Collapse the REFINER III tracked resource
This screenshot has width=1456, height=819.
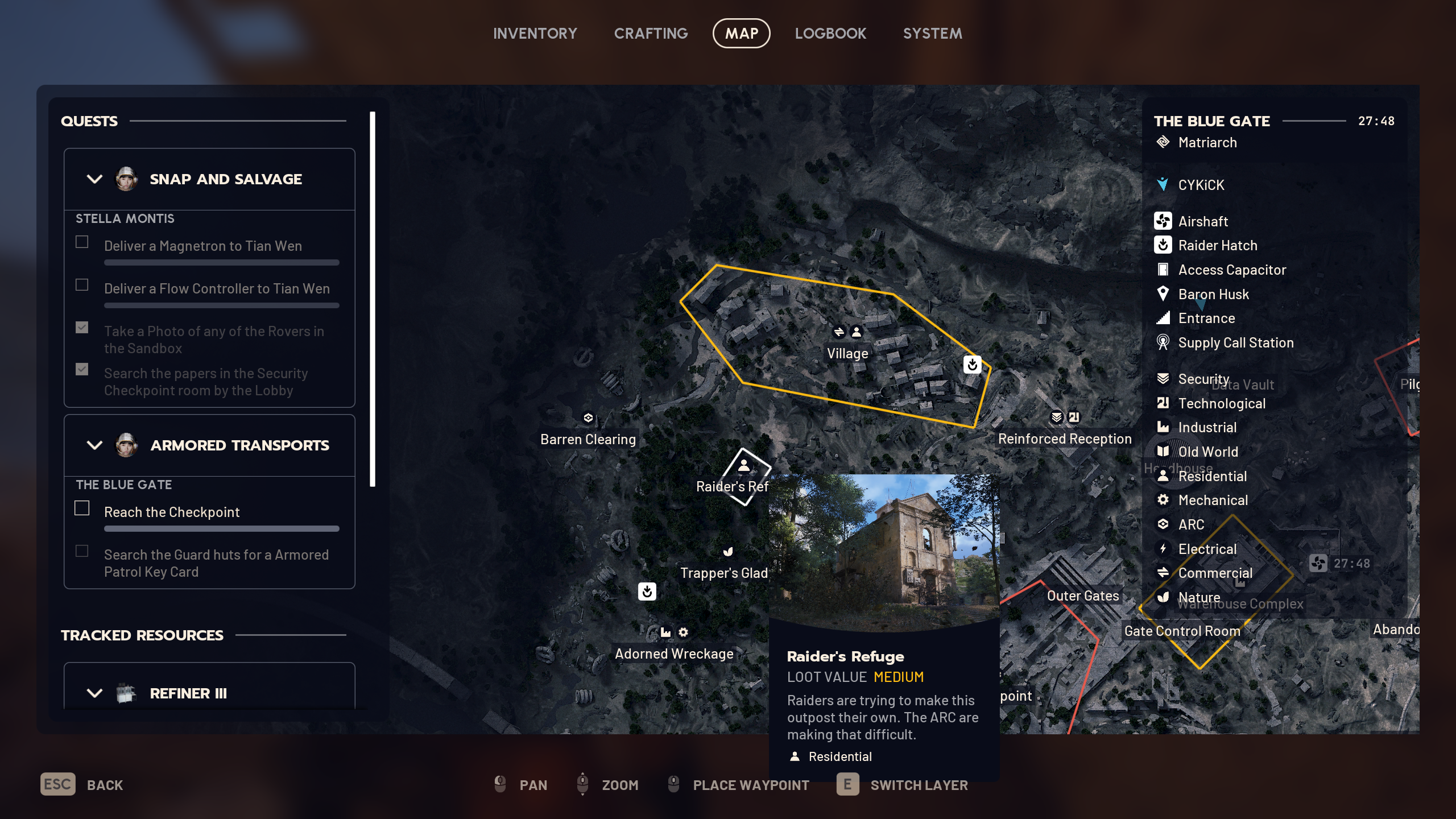94,693
